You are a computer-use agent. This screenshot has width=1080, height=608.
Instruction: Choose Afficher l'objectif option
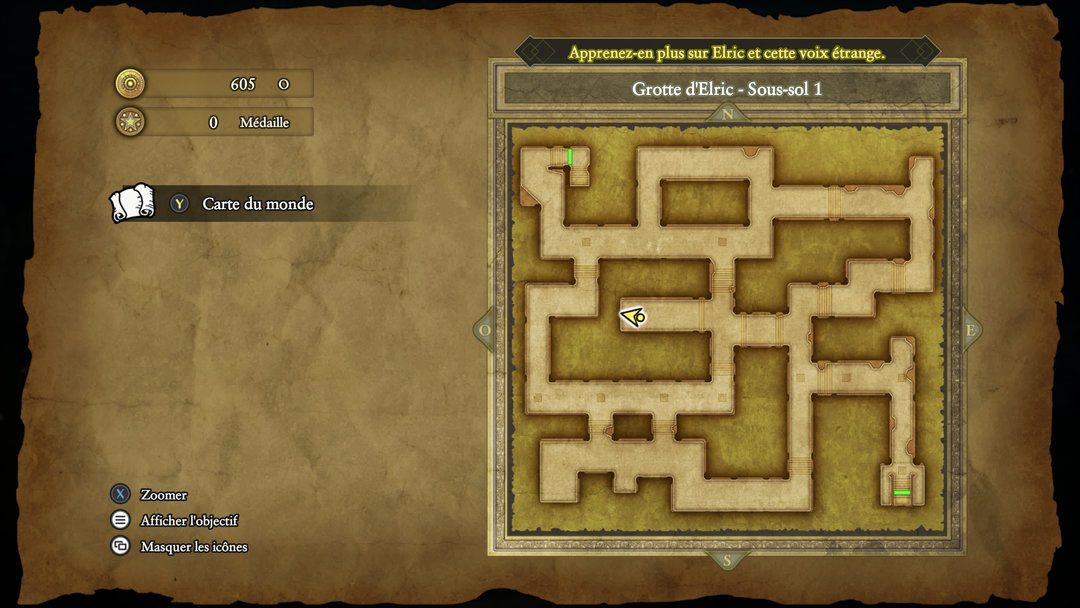click(188, 520)
